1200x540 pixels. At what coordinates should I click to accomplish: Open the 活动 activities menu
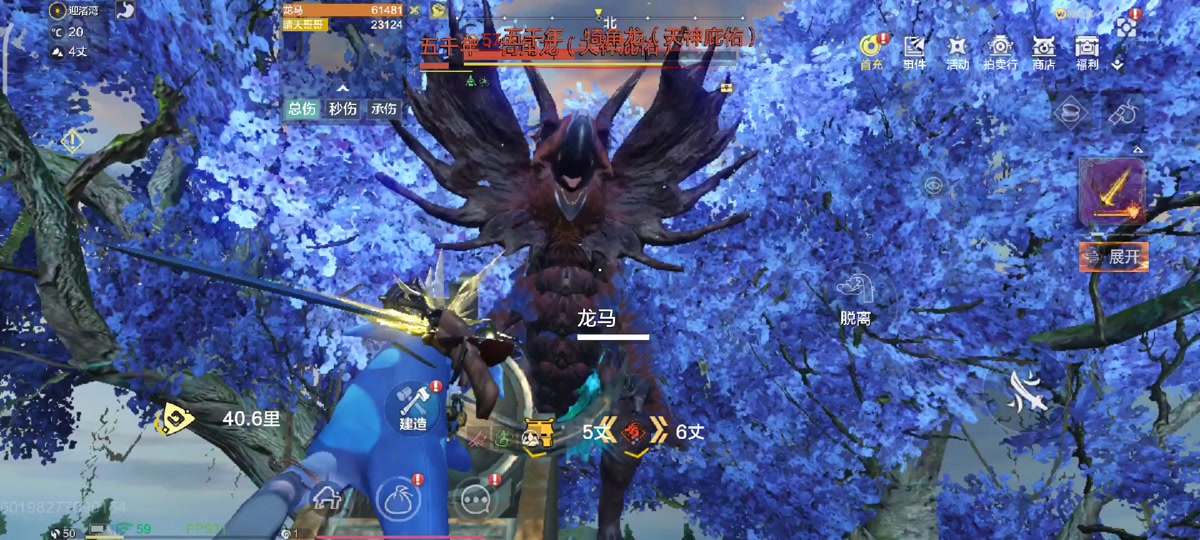957,50
